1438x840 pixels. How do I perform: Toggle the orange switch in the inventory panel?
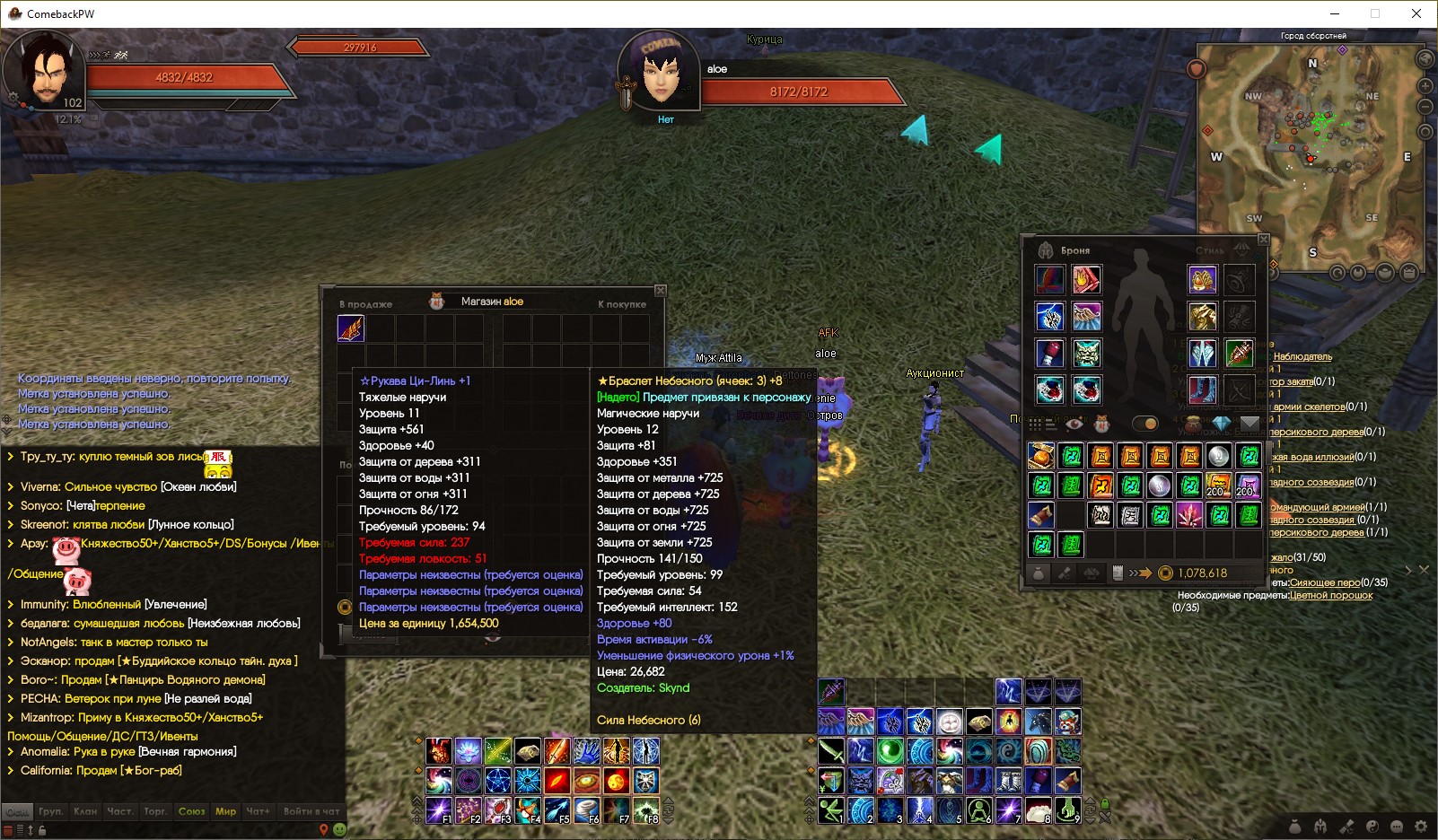pyautogui.click(x=1145, y=424)
